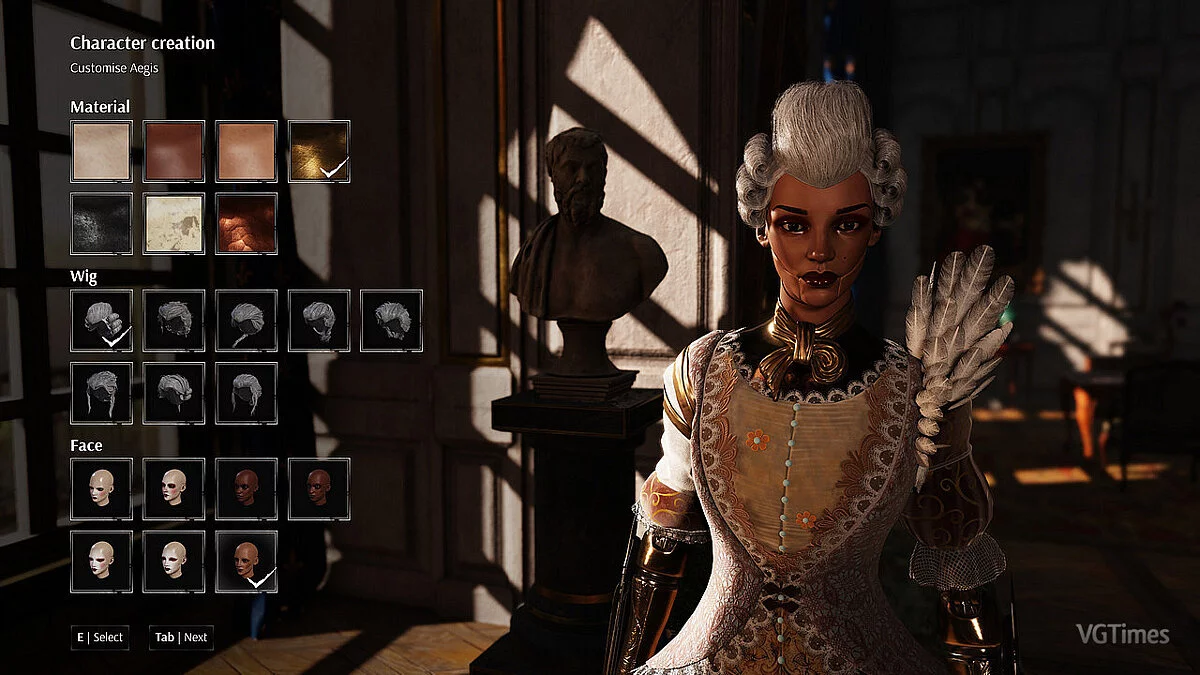Choose the wig with a single long ponytail

pyautogui.click(x=246, y=321)
